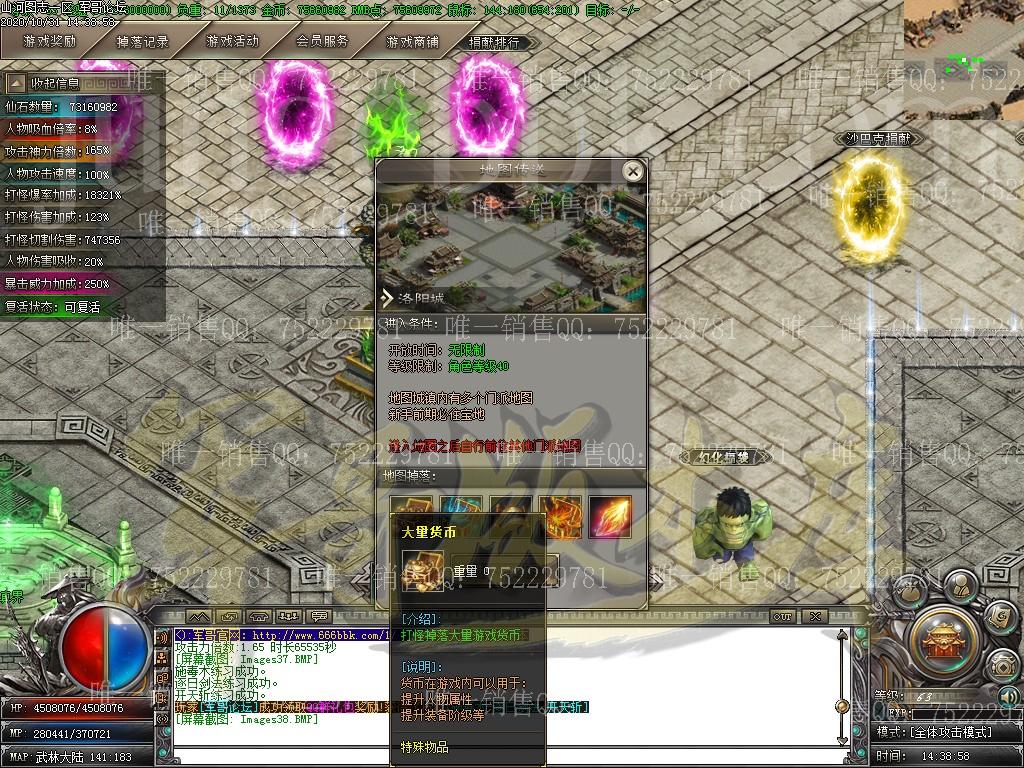Open the 游戏奖励 rewards menu

(50, 42)
